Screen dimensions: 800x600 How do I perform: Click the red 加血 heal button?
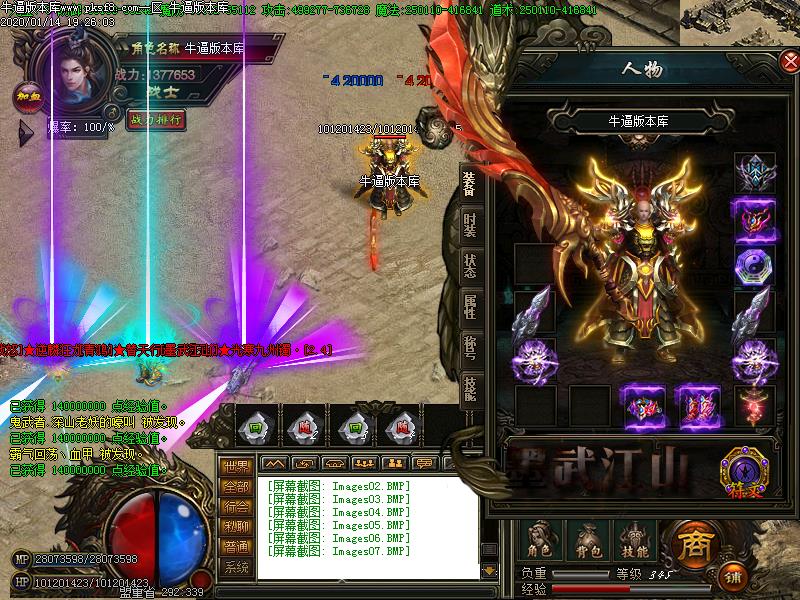tap(26, 97)
